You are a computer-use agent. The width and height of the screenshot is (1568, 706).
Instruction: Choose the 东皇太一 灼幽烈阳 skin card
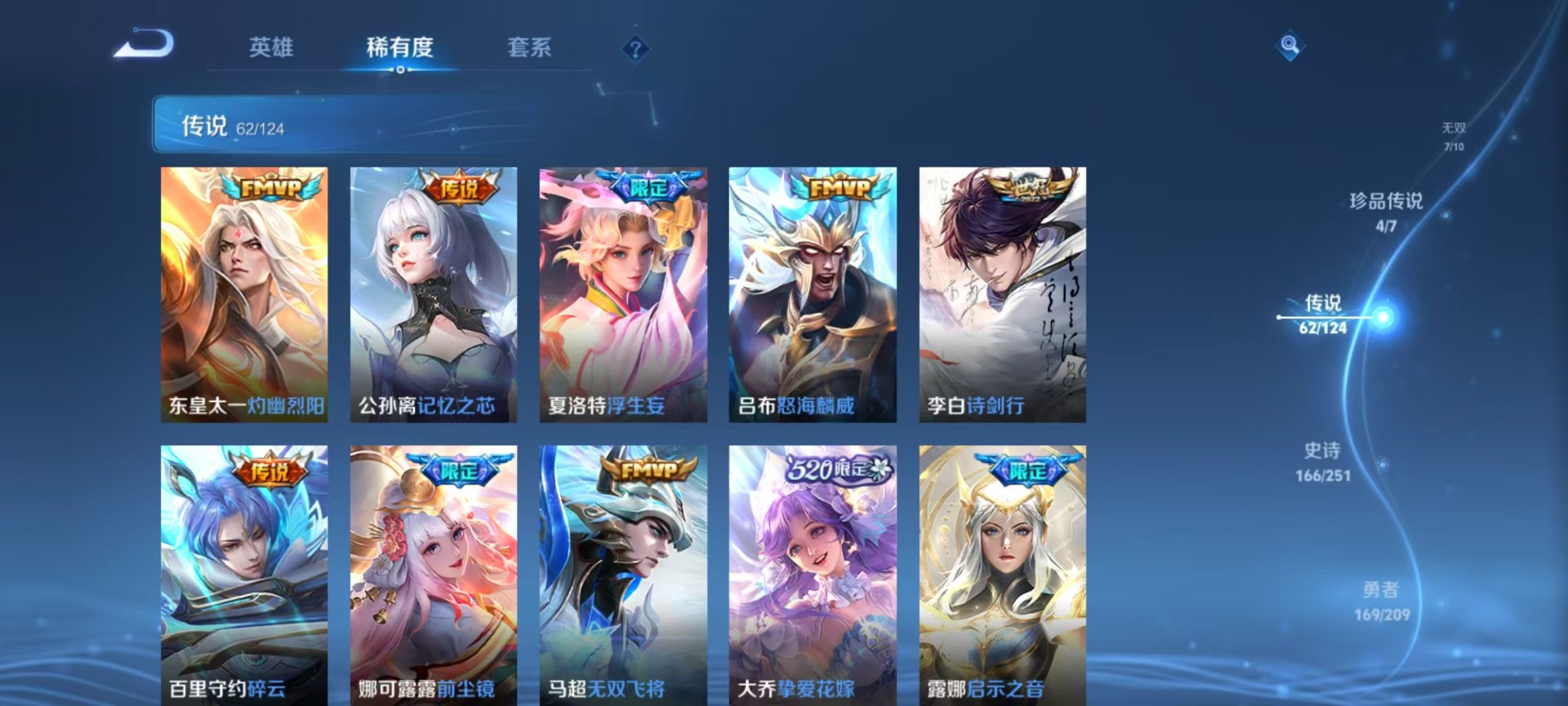click(244, 294)
